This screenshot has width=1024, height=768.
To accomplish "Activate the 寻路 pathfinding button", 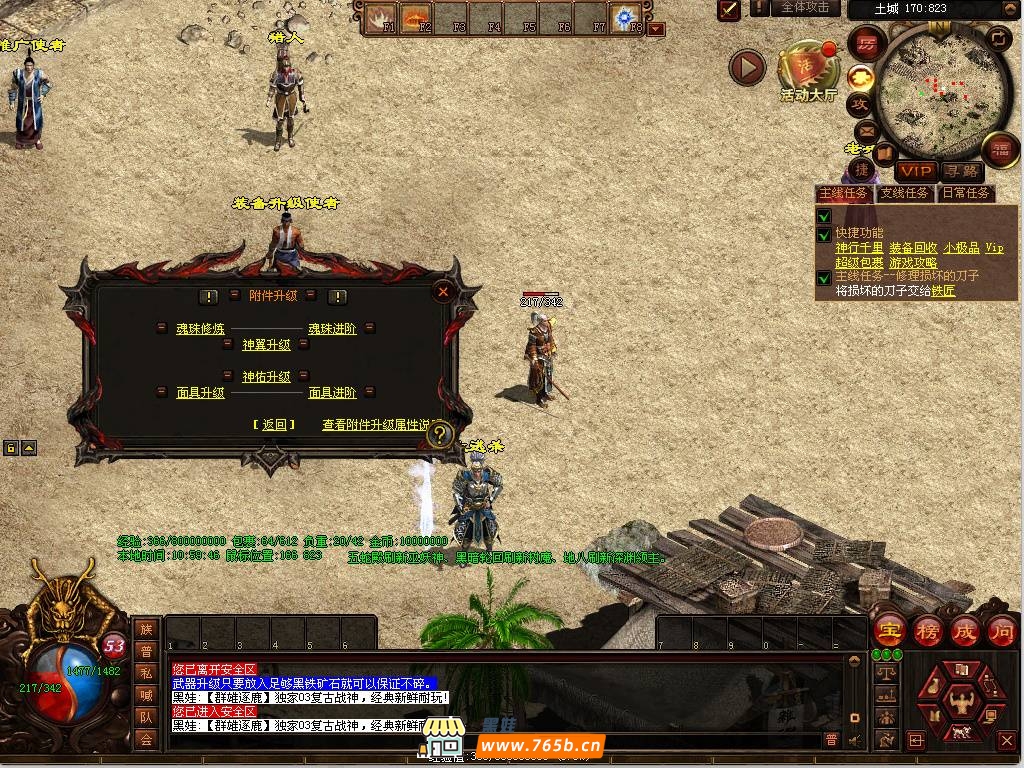I will pos(962,171).
